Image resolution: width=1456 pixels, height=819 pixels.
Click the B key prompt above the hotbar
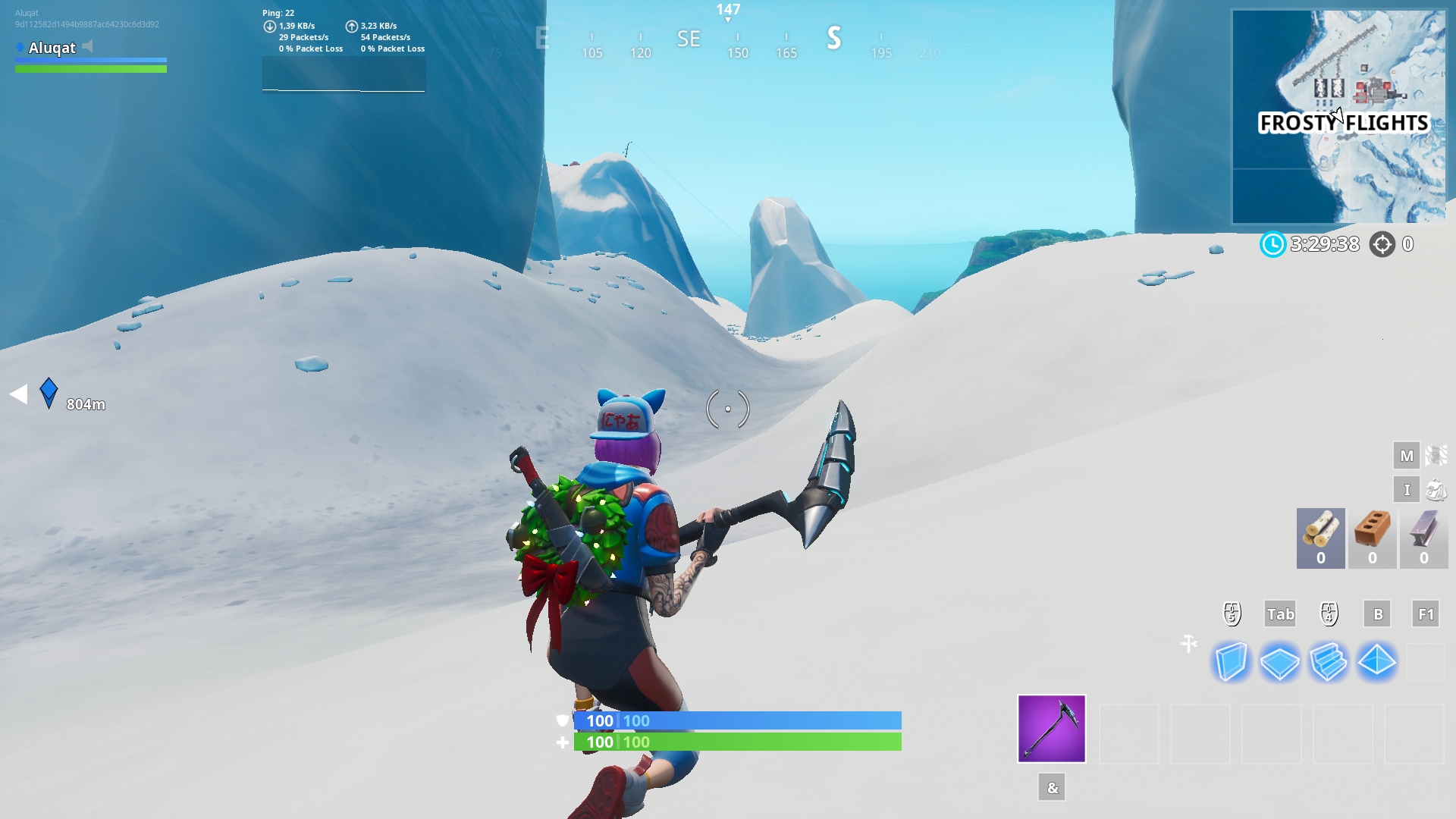click(1378, 614)
